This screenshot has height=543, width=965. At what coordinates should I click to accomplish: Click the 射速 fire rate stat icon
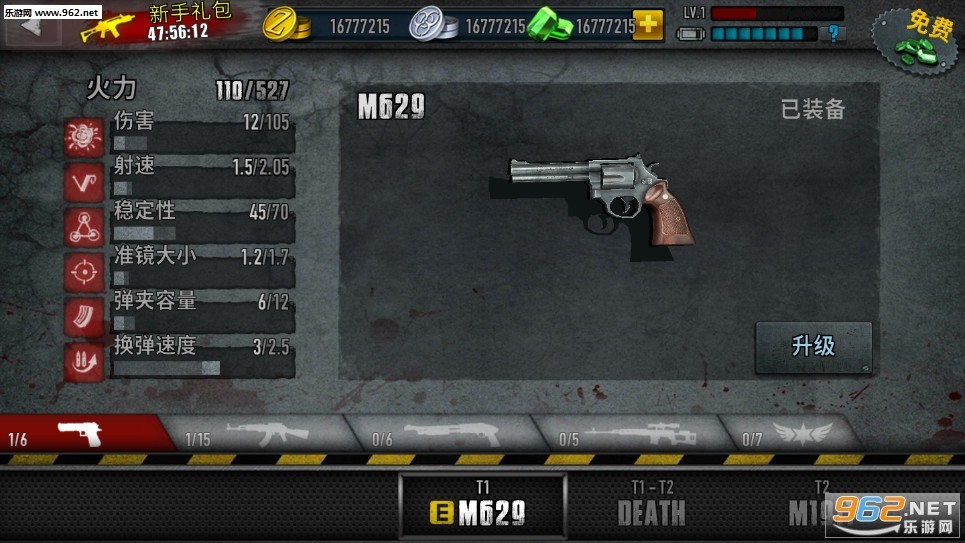pos(85,181)
